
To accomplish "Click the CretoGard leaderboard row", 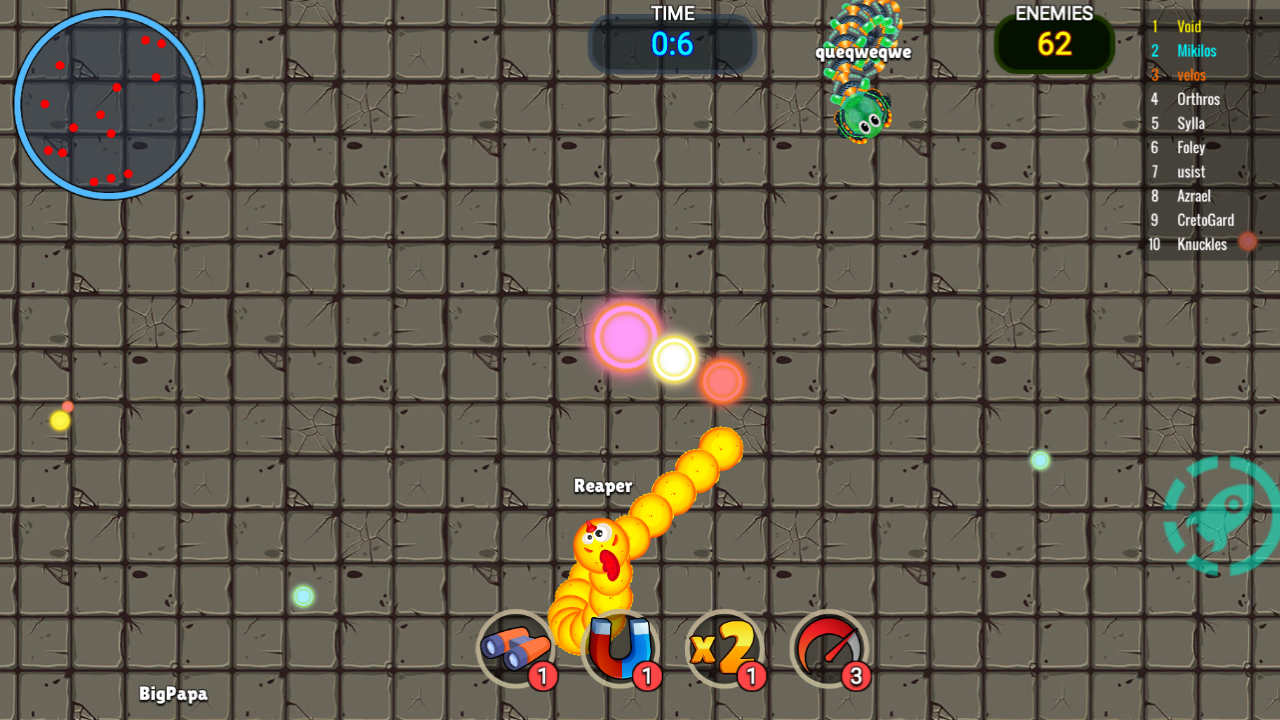I will pos(1205,220).
